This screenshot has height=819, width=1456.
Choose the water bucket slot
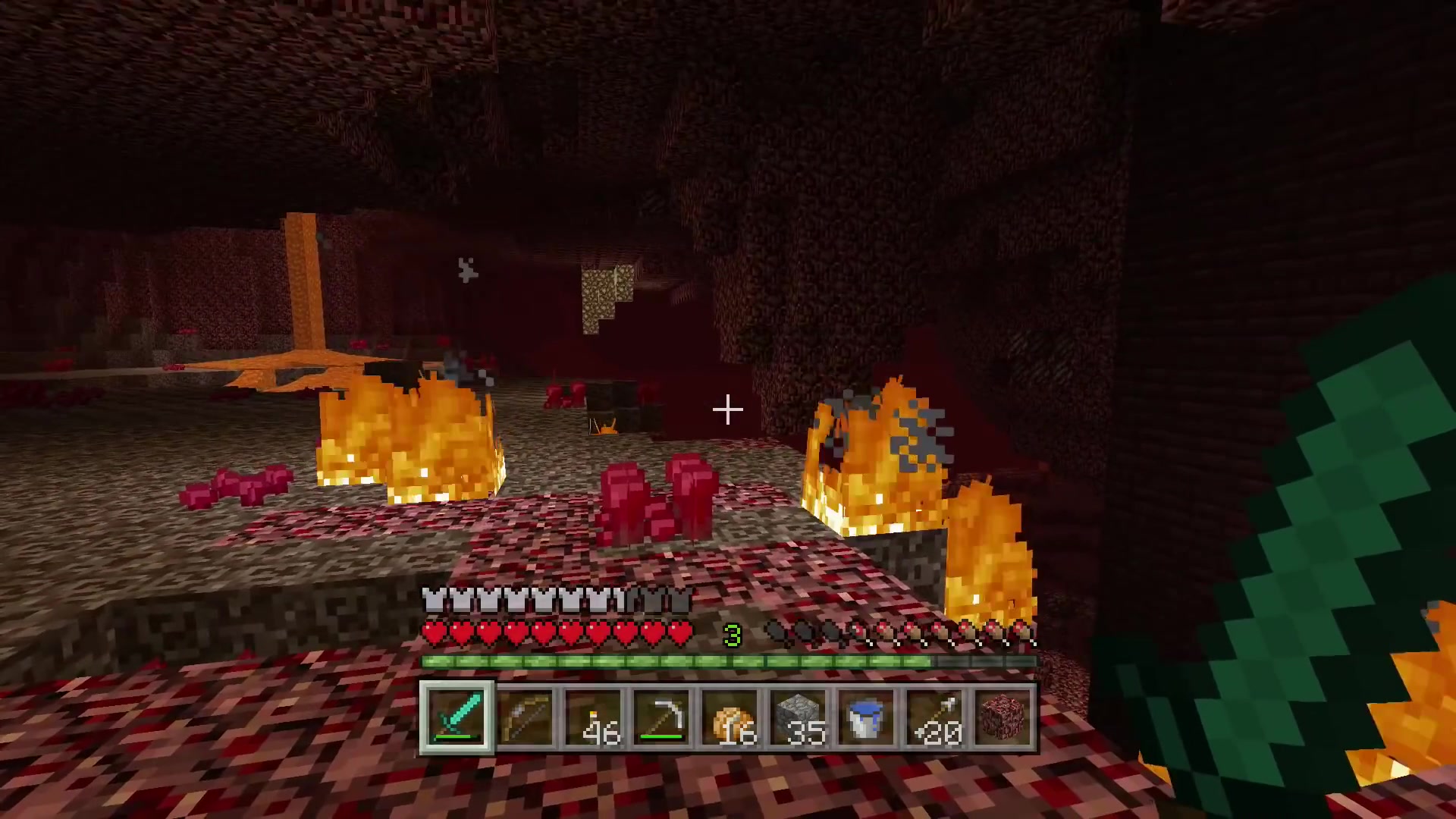point(866,717)
